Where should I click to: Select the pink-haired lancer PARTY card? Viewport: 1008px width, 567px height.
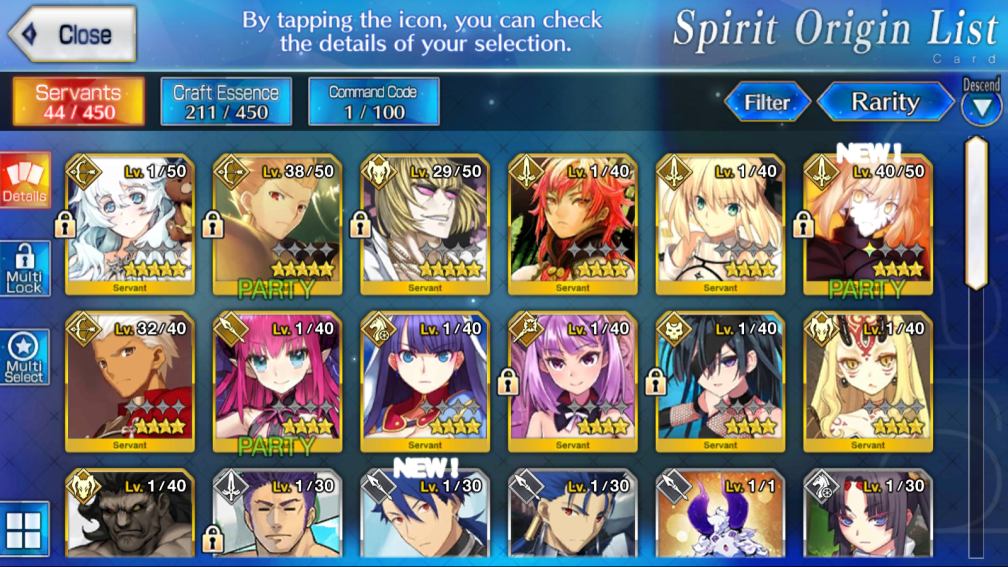click(277, 381)
